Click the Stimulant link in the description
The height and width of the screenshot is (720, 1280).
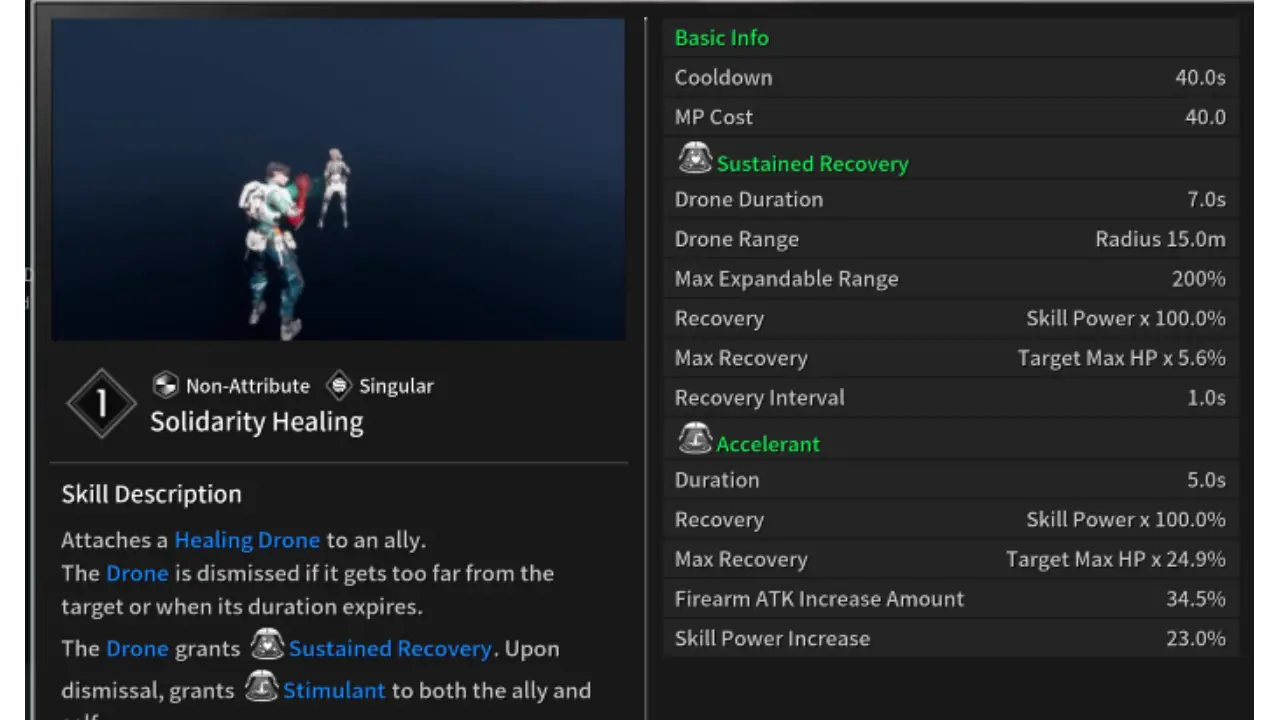[x=333, y=690]
